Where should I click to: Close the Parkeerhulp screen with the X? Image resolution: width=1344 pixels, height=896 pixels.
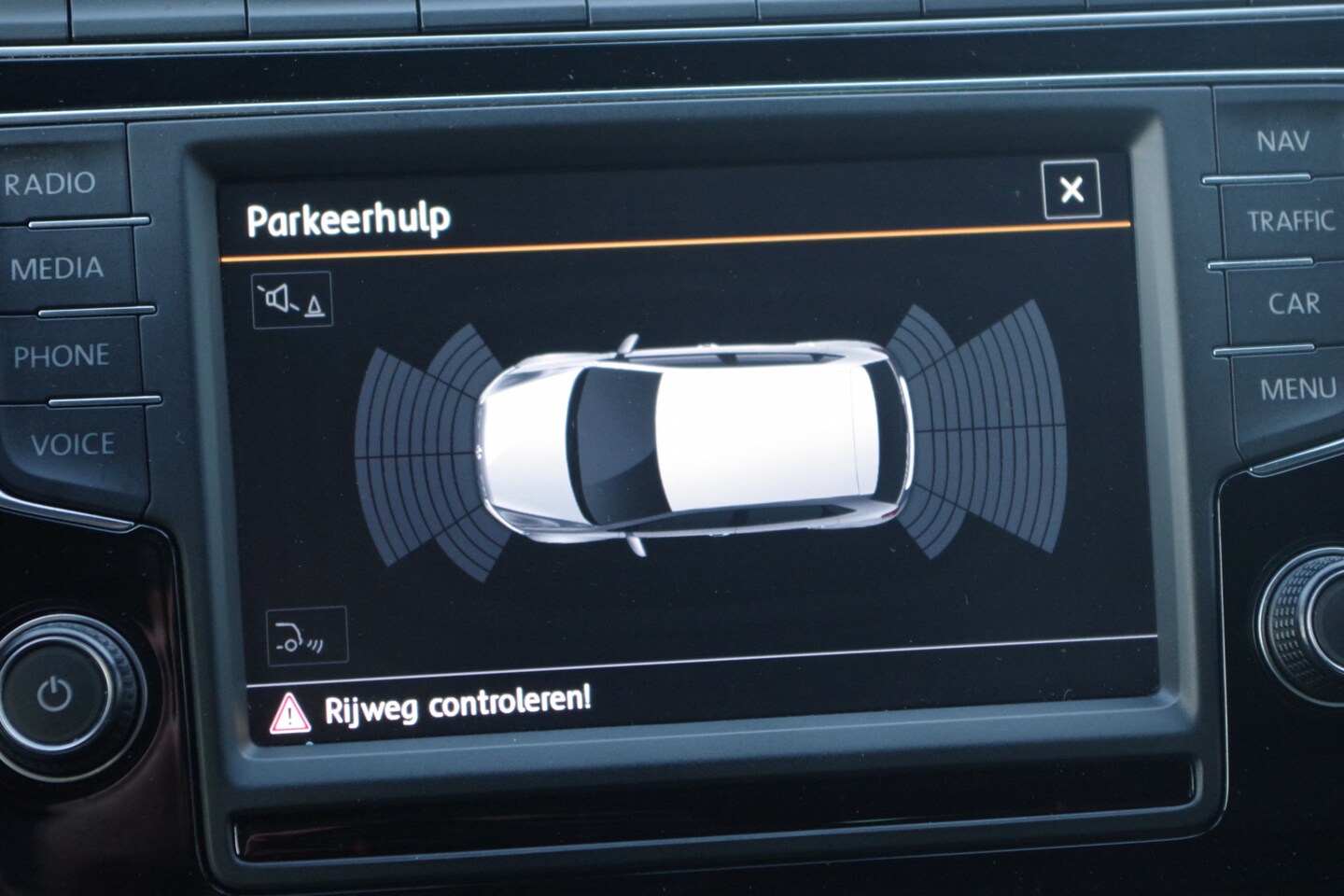tap(1071, 190)
